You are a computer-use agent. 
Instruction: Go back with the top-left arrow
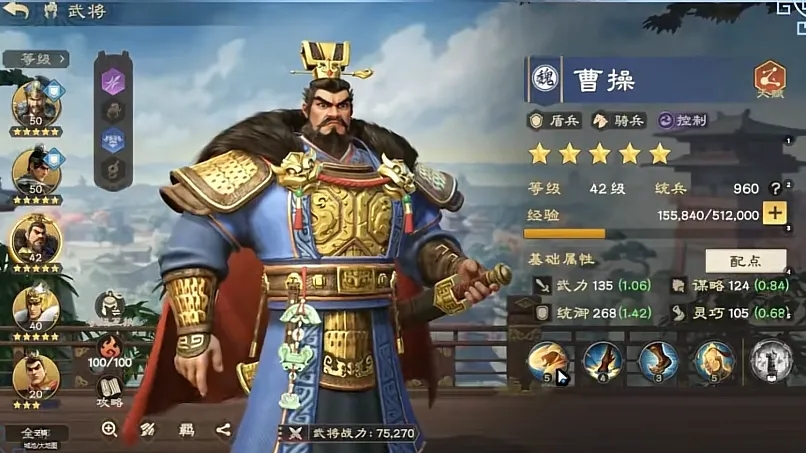[x=17, y=12]
